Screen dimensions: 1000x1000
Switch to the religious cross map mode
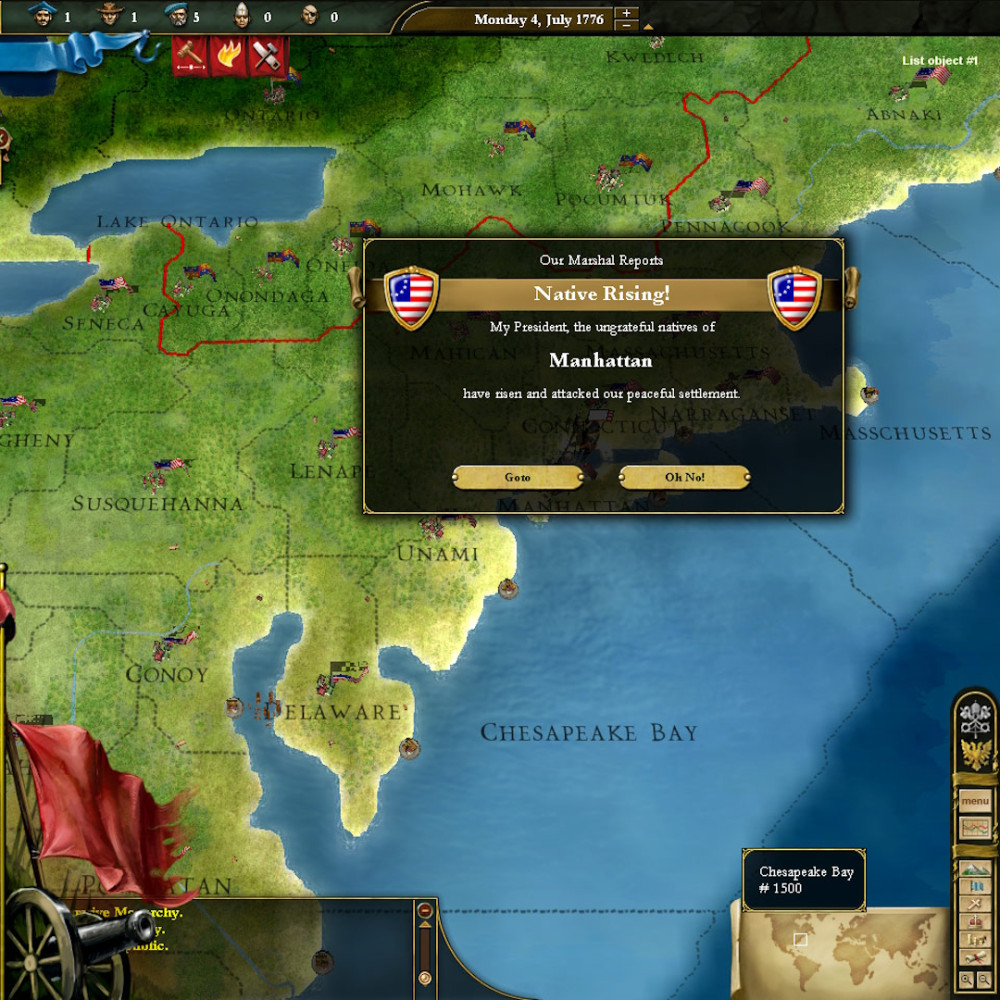(974, 903)
